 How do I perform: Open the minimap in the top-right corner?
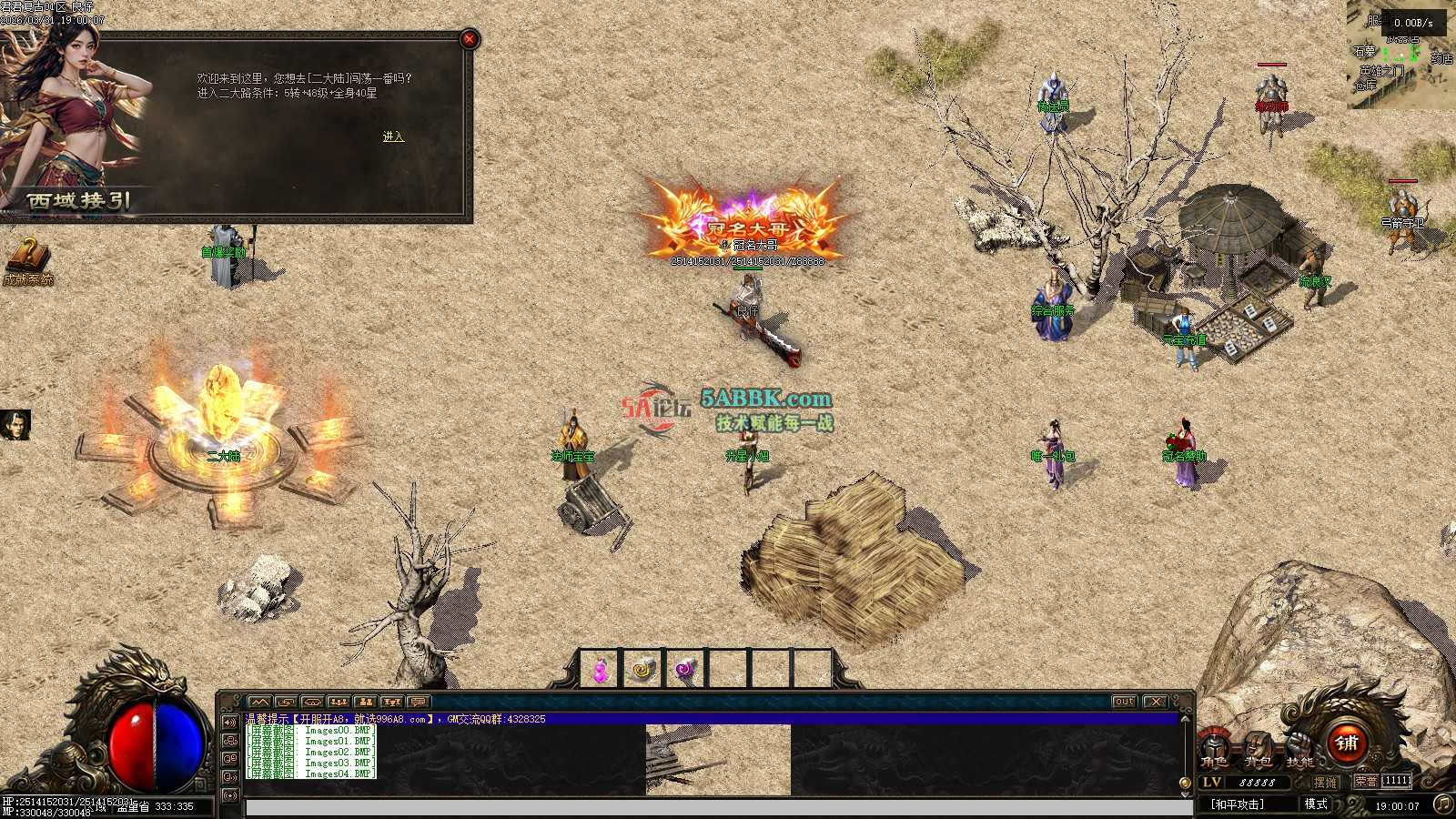[x=1401, y=55]
